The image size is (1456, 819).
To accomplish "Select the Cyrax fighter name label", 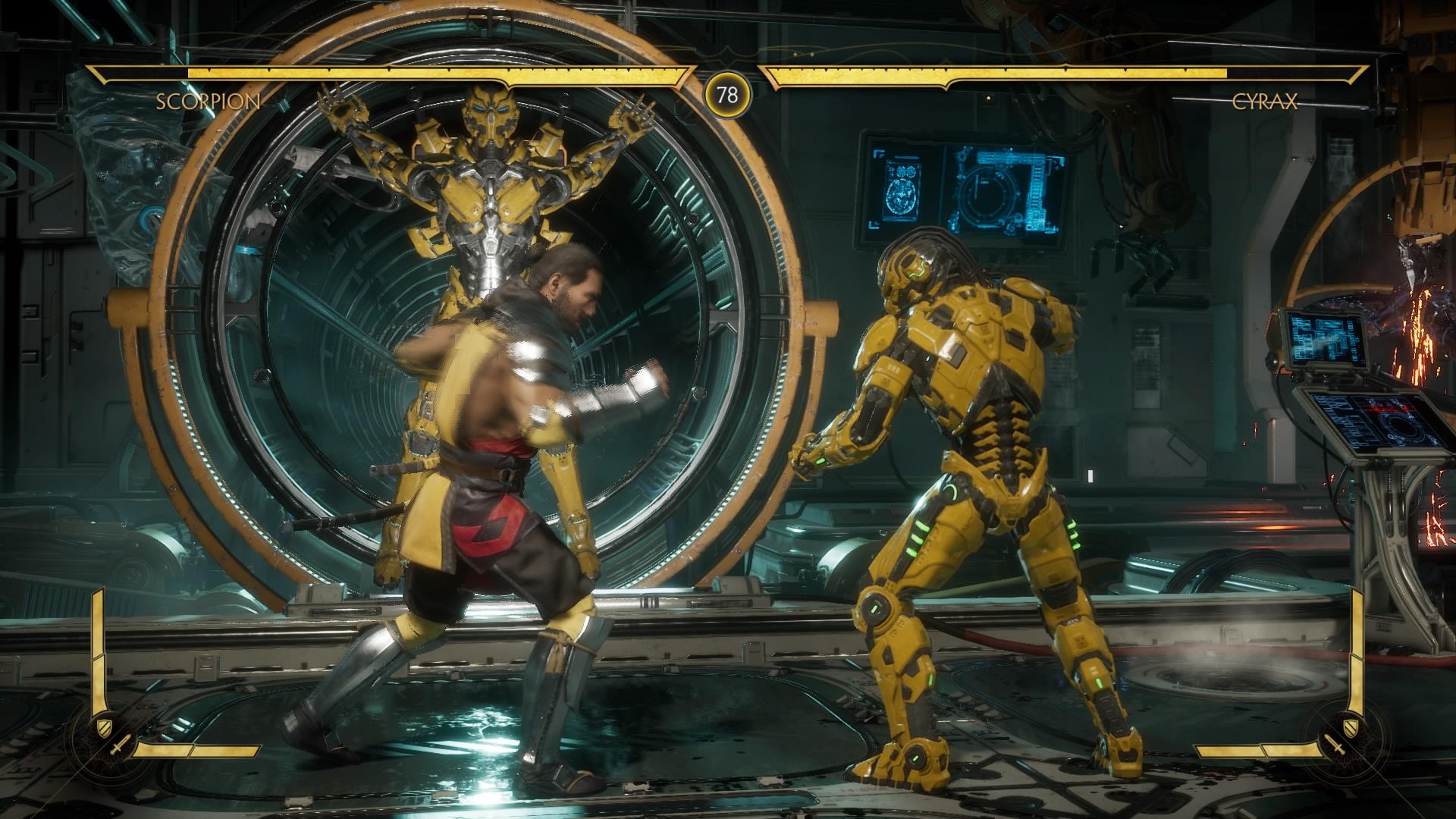I will coord(1264,102).
